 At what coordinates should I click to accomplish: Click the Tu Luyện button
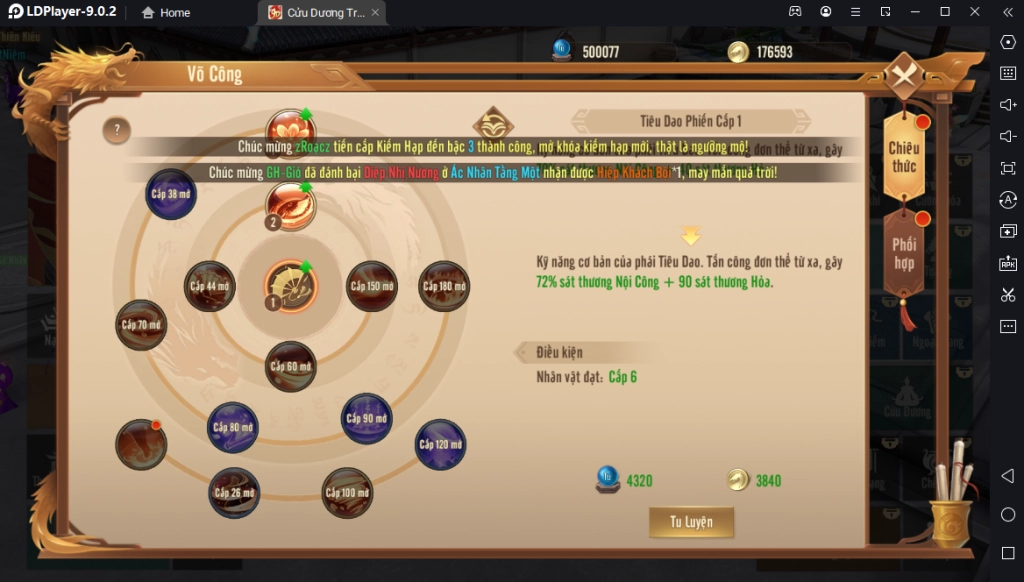click(x=691, y=522)
